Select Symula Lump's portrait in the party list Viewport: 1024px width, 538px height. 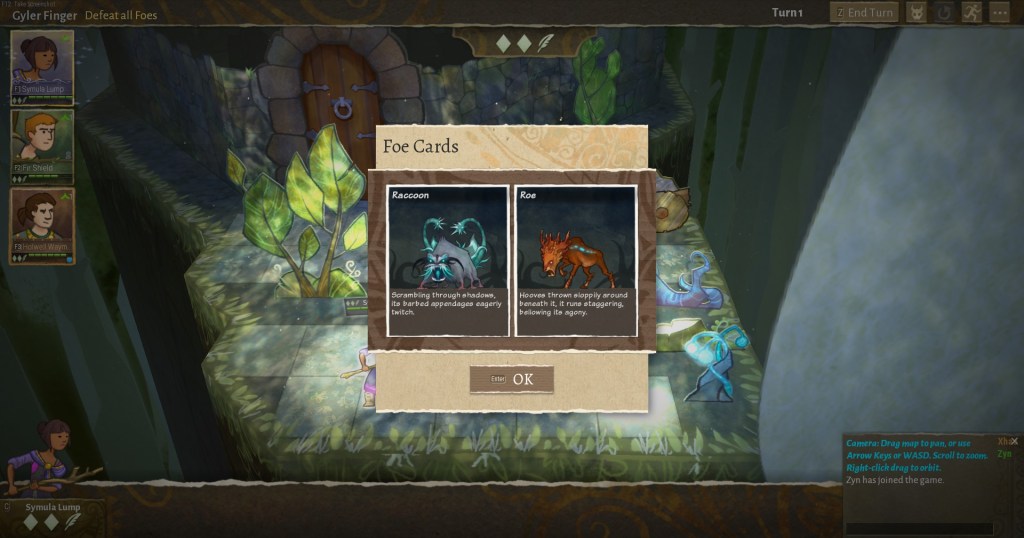click(x=42, y=65)
